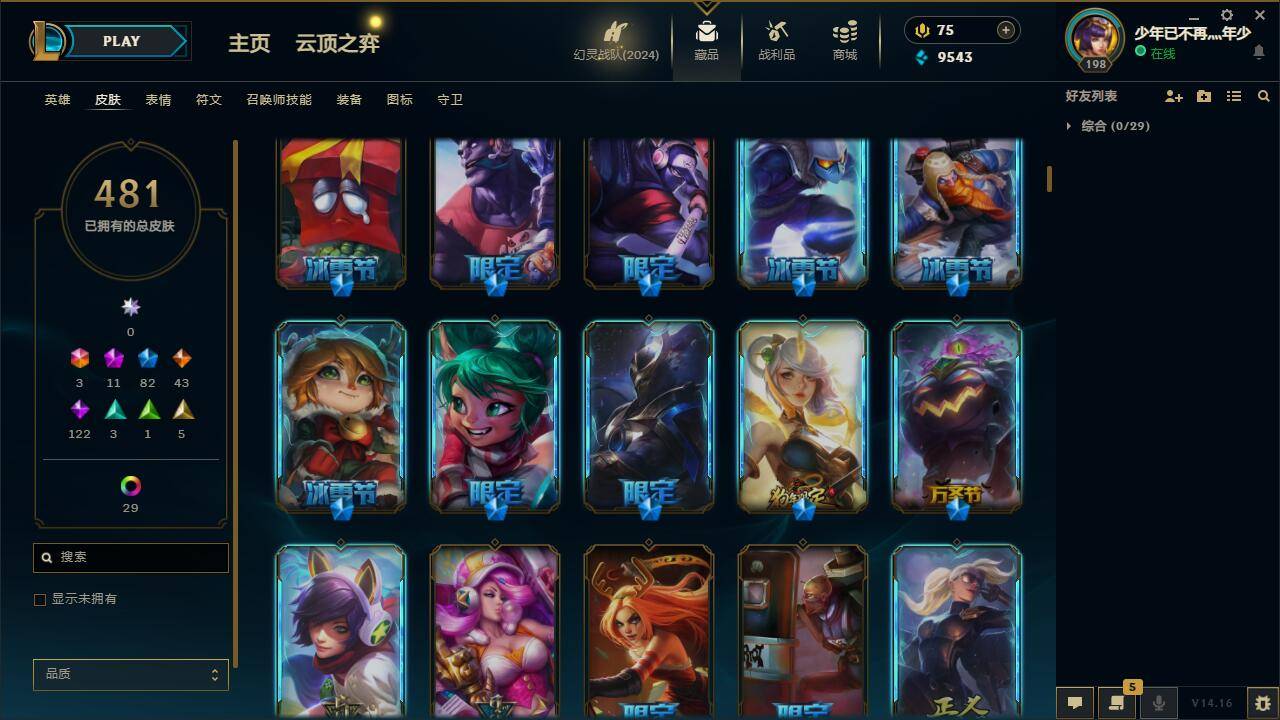The height and width of the screenshot is (720, 1280).
Task: Open friend list search
Action: (x=1264, y=96)
